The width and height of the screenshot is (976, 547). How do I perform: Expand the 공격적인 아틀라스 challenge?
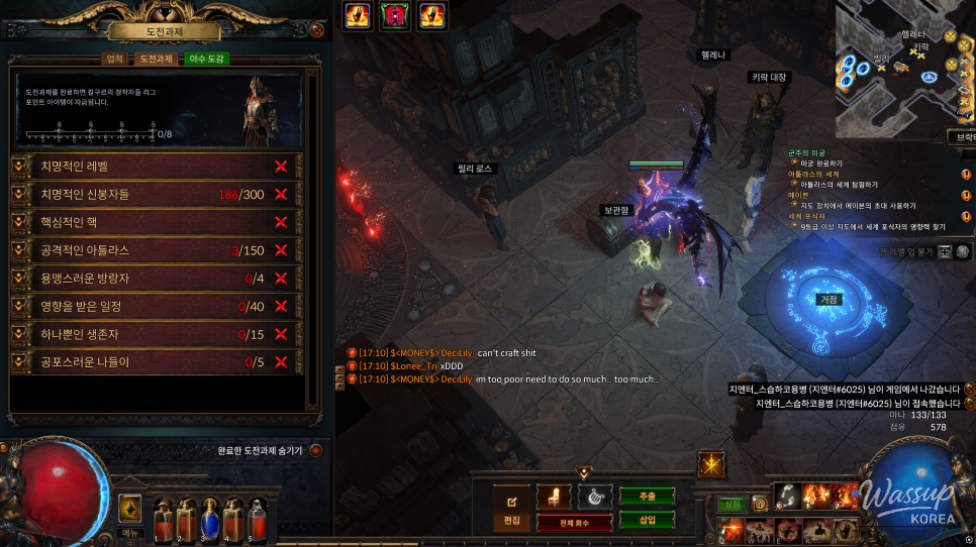(21, 250)
